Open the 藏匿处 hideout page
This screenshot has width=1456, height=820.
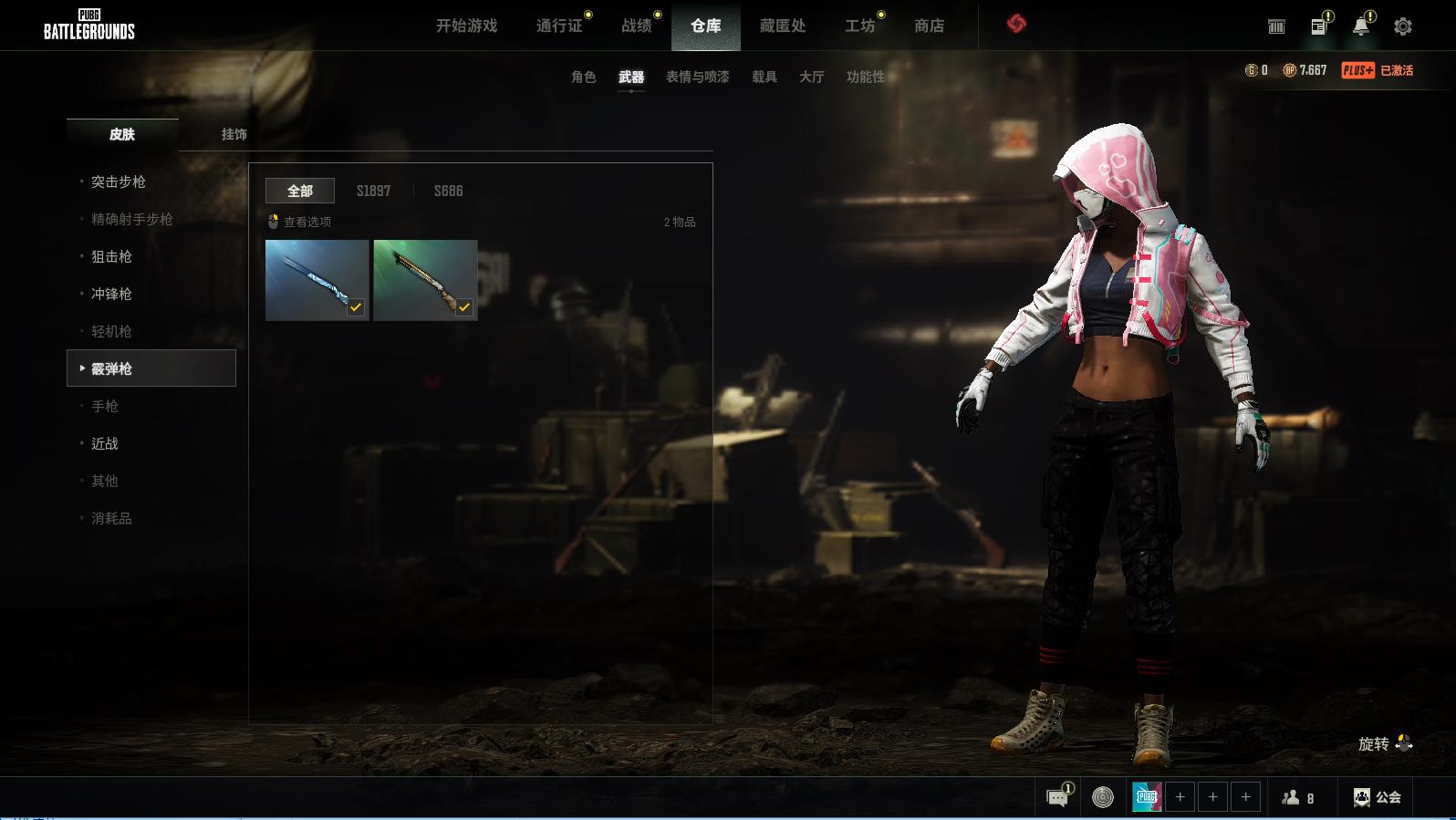(783, 26)
